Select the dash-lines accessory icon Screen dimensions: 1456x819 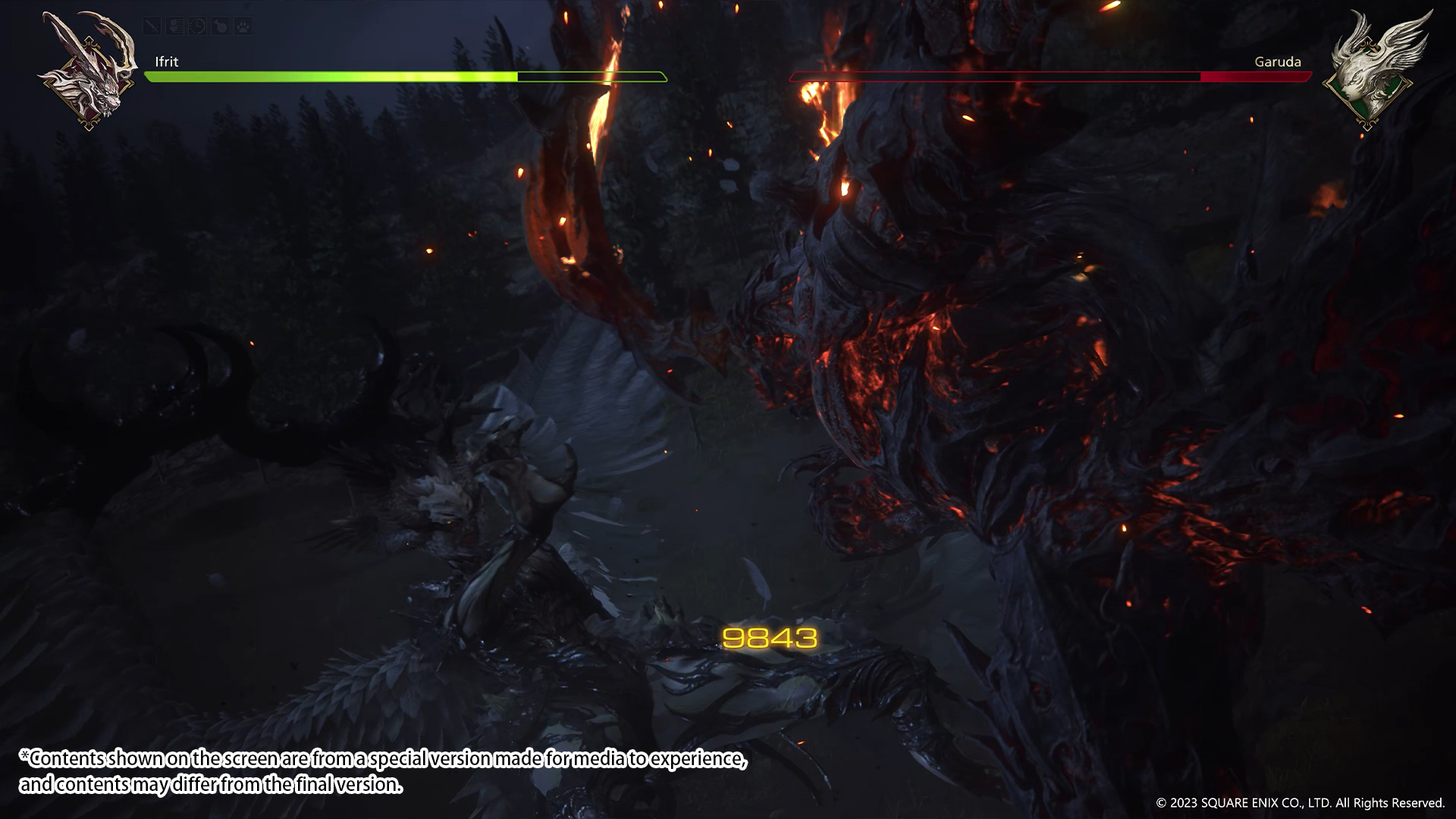175,27
